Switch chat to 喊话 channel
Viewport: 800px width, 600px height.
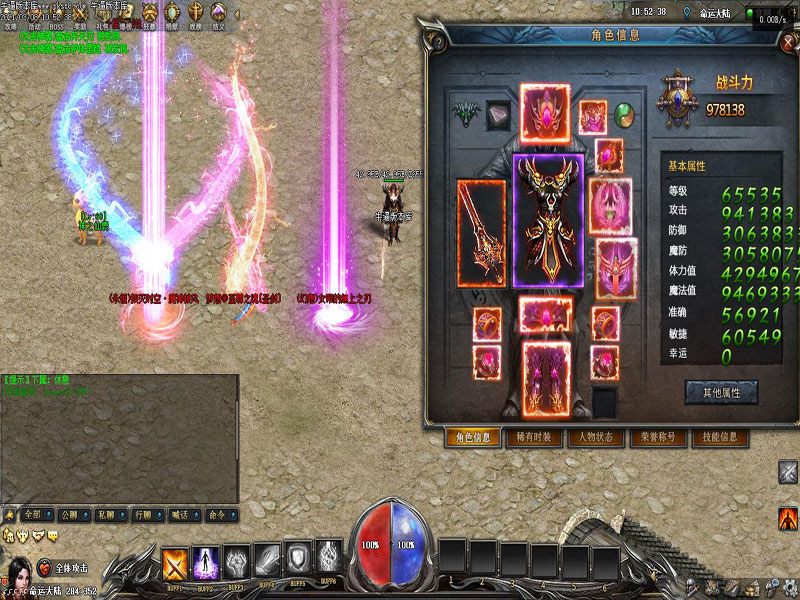(x=180, y=514)
